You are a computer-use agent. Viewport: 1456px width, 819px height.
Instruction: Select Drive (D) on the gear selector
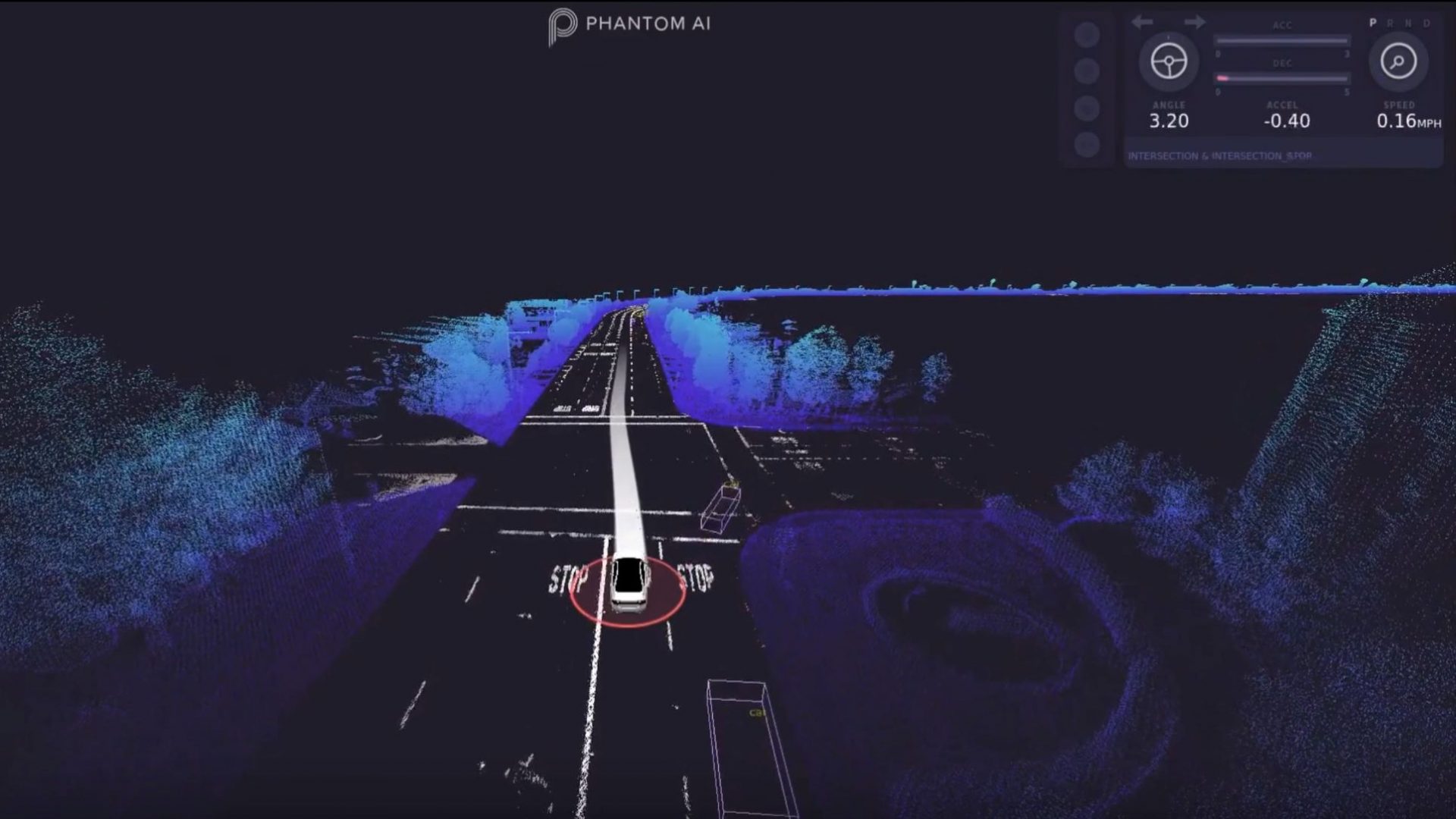(1426, 23)
